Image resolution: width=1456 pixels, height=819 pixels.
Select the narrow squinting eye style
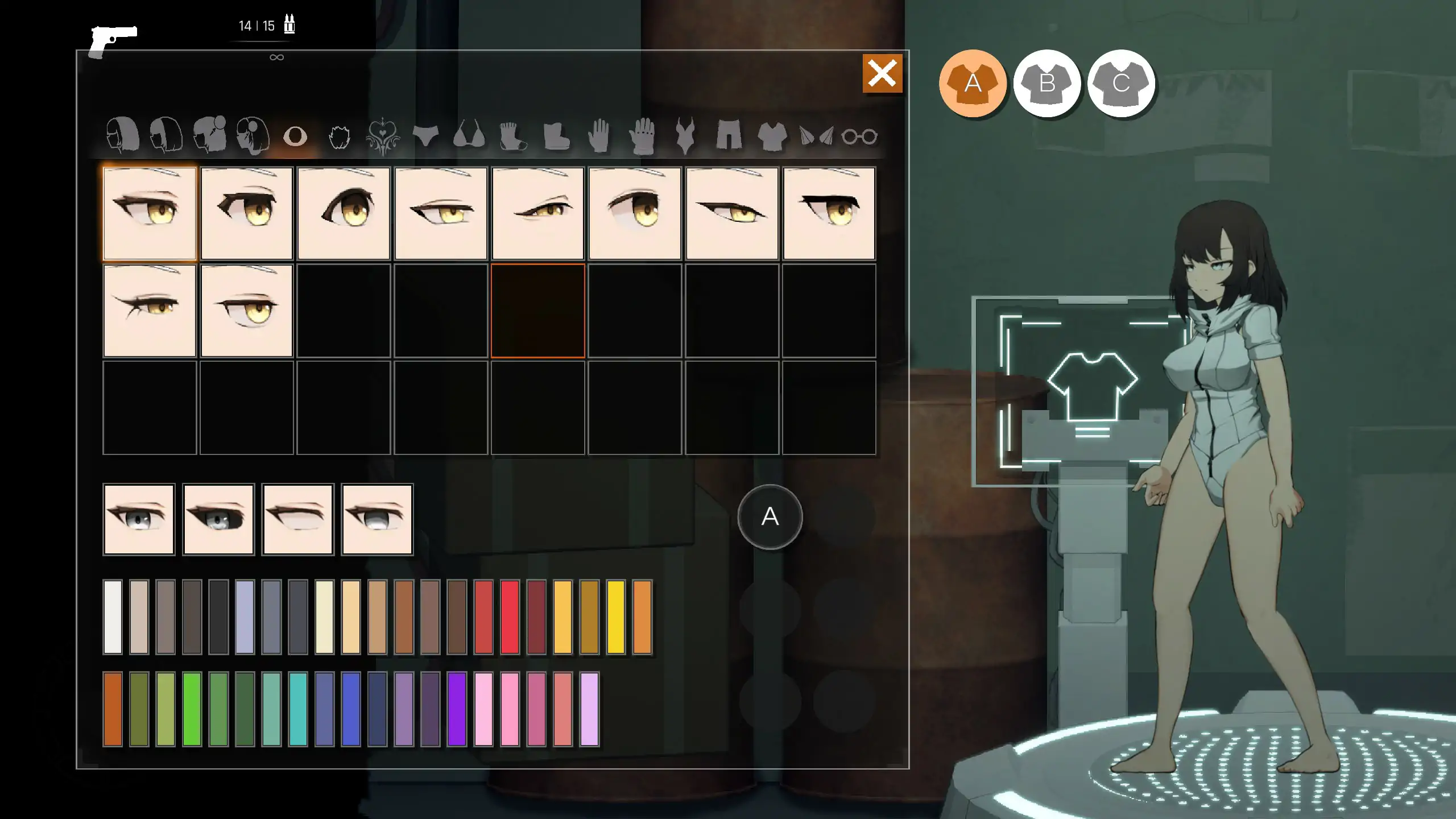pos(539,213)
